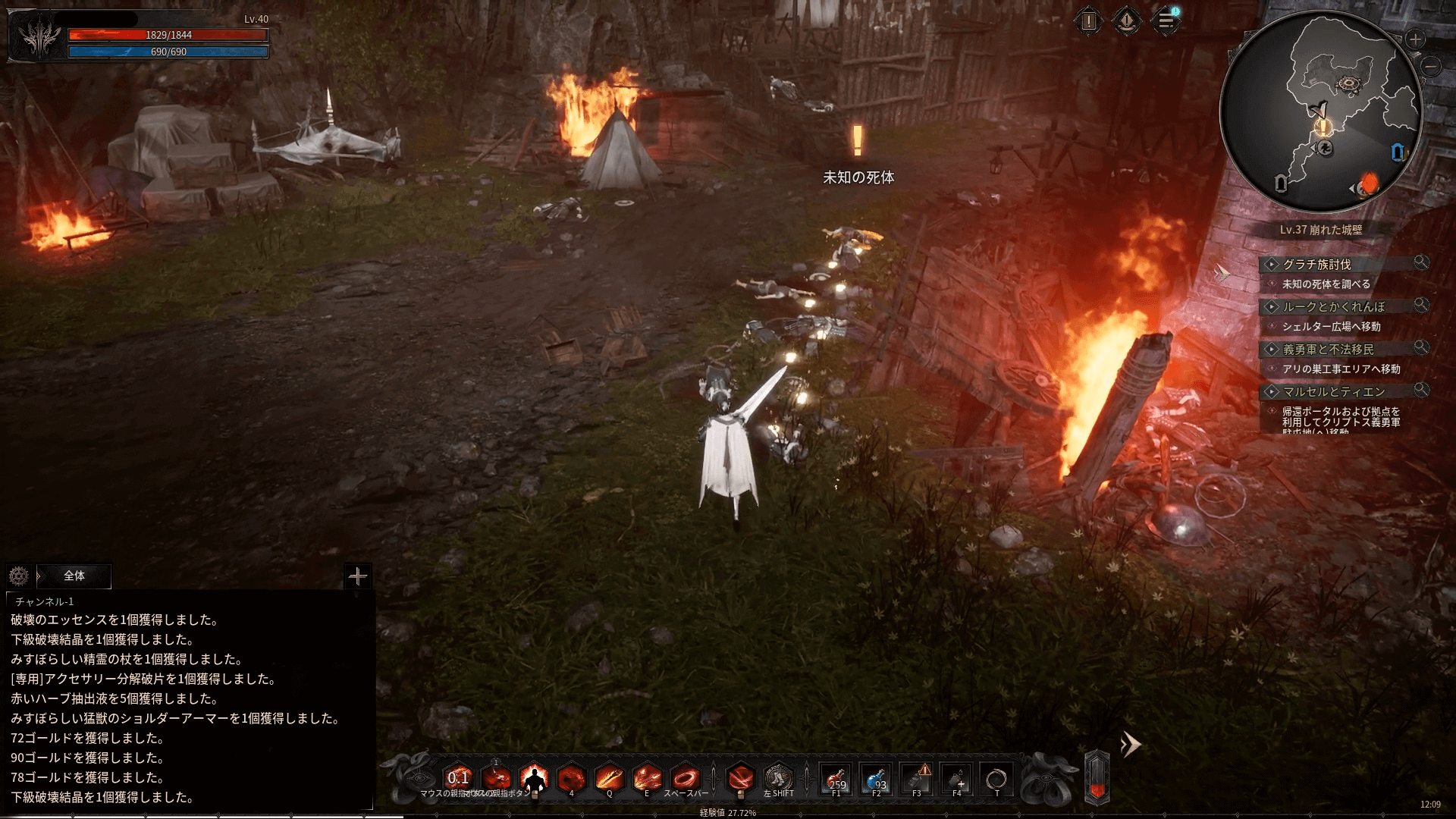Click the exclamation book icon
Image resolution: width=1456 pixels, height=819 pixels.
pos(1088,21)
